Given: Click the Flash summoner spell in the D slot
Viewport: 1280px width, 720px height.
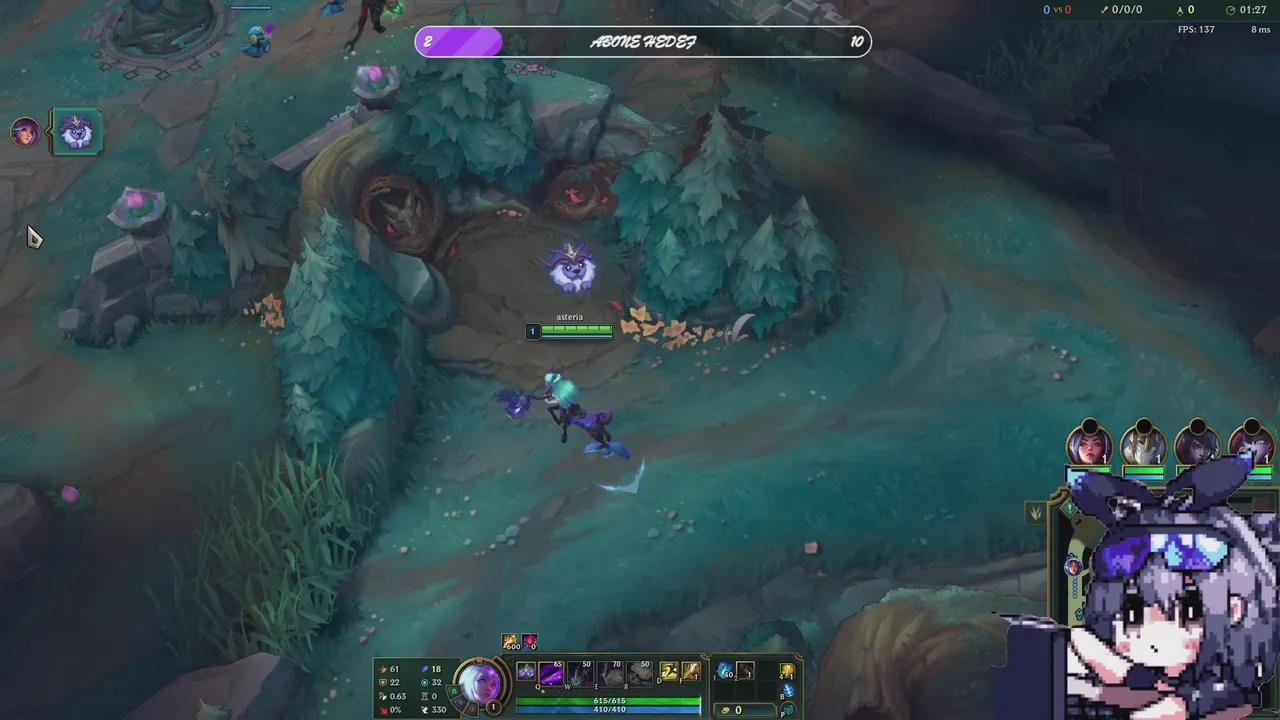Looking at the screenshot, I should 668,670.
